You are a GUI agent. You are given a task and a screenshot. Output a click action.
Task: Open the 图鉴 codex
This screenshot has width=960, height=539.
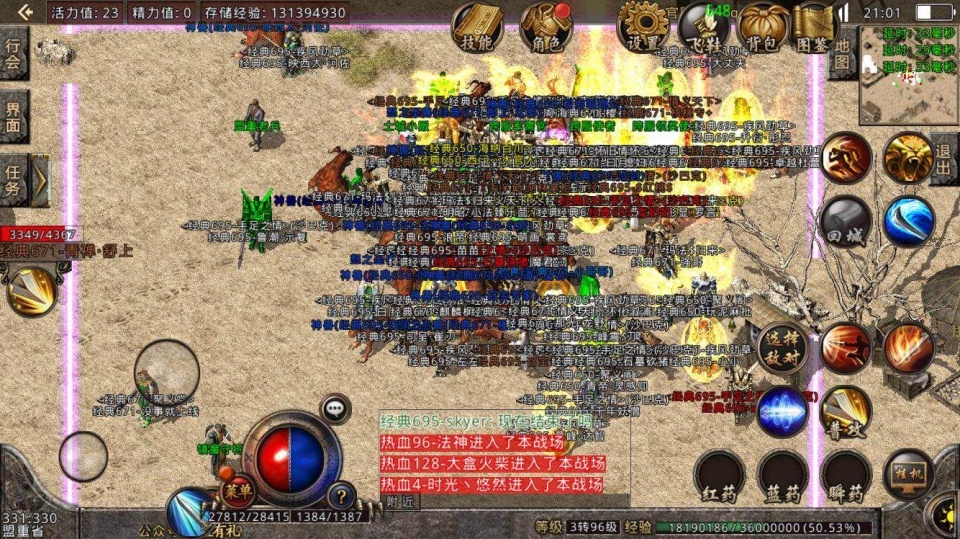point(817,27)
